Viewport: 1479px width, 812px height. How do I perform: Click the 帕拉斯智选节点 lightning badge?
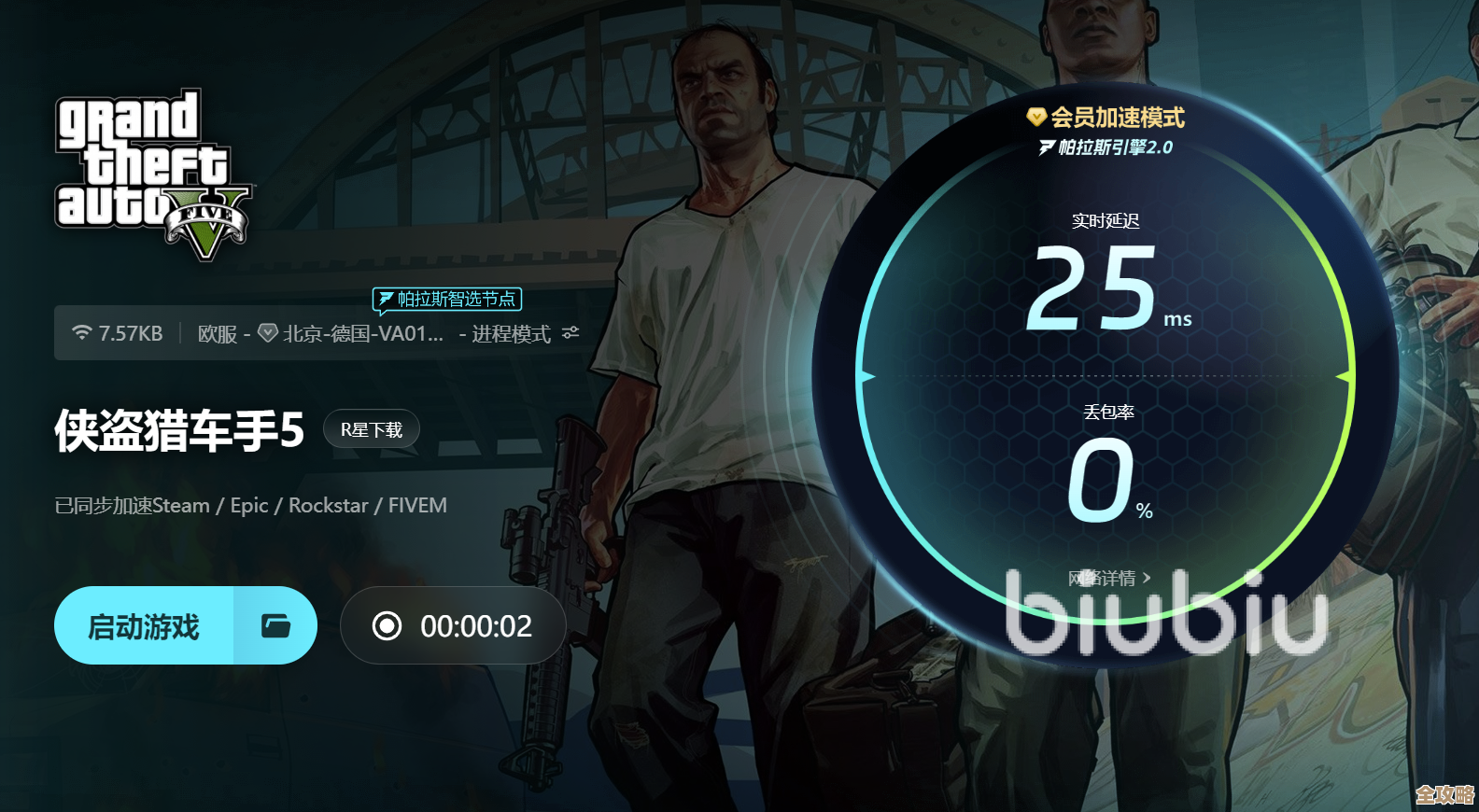[446, 300]
